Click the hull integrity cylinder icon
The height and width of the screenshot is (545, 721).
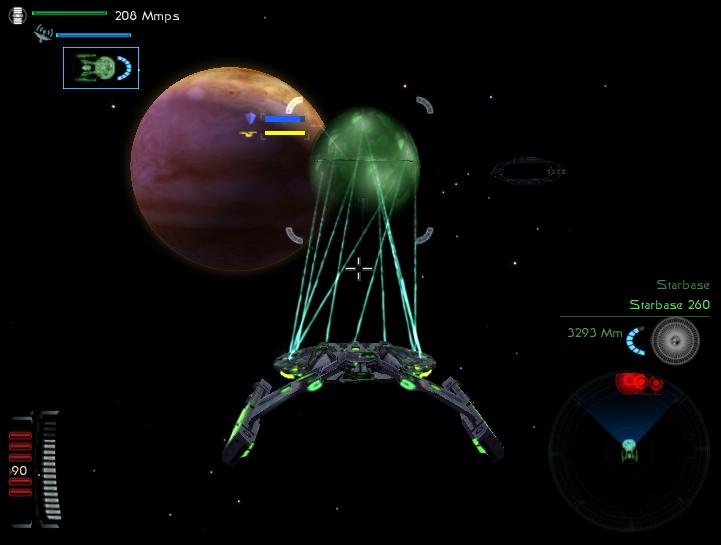coord(17,16)
